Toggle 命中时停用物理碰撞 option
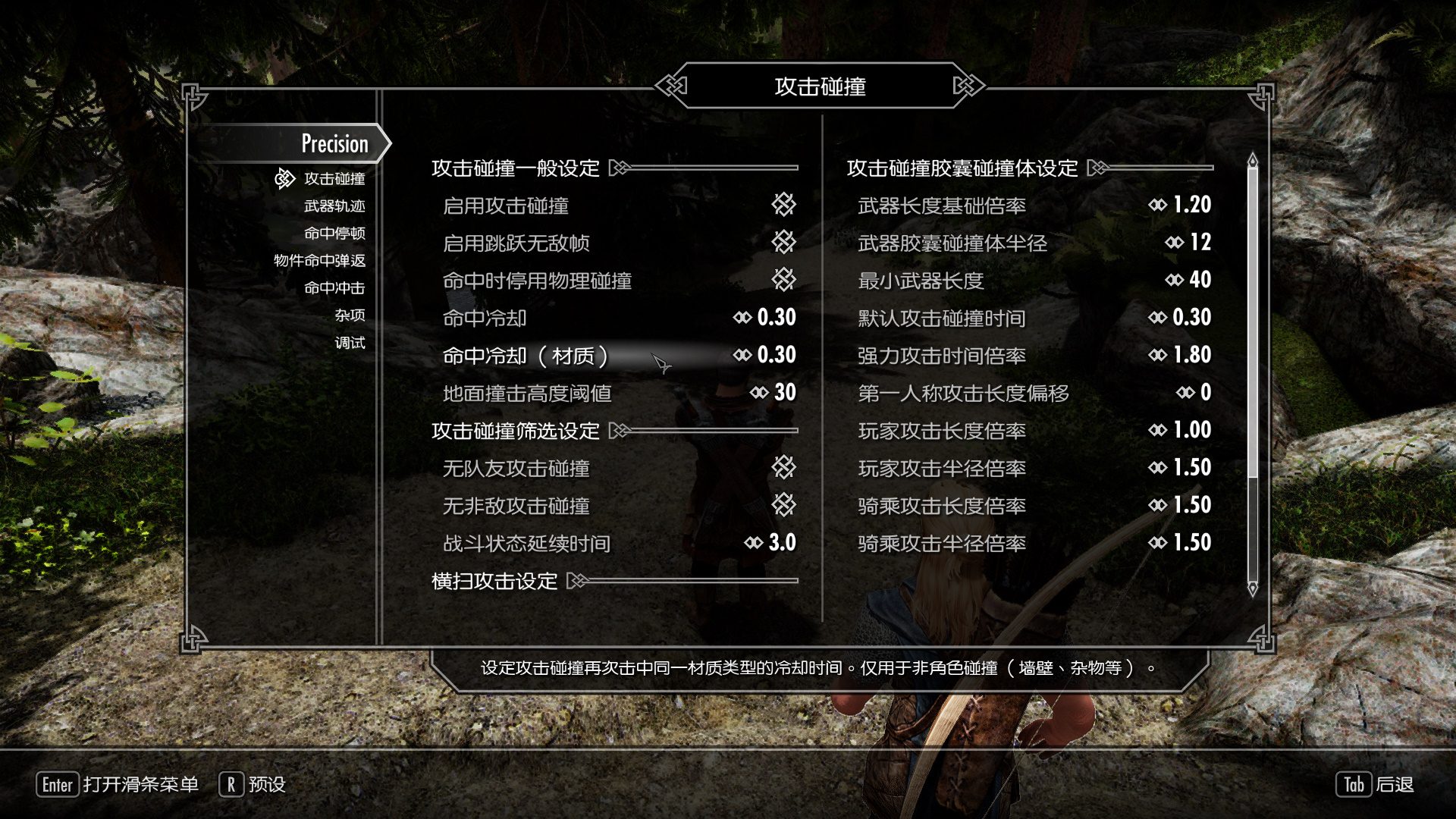1456x819 pixels. pos(783,280)
